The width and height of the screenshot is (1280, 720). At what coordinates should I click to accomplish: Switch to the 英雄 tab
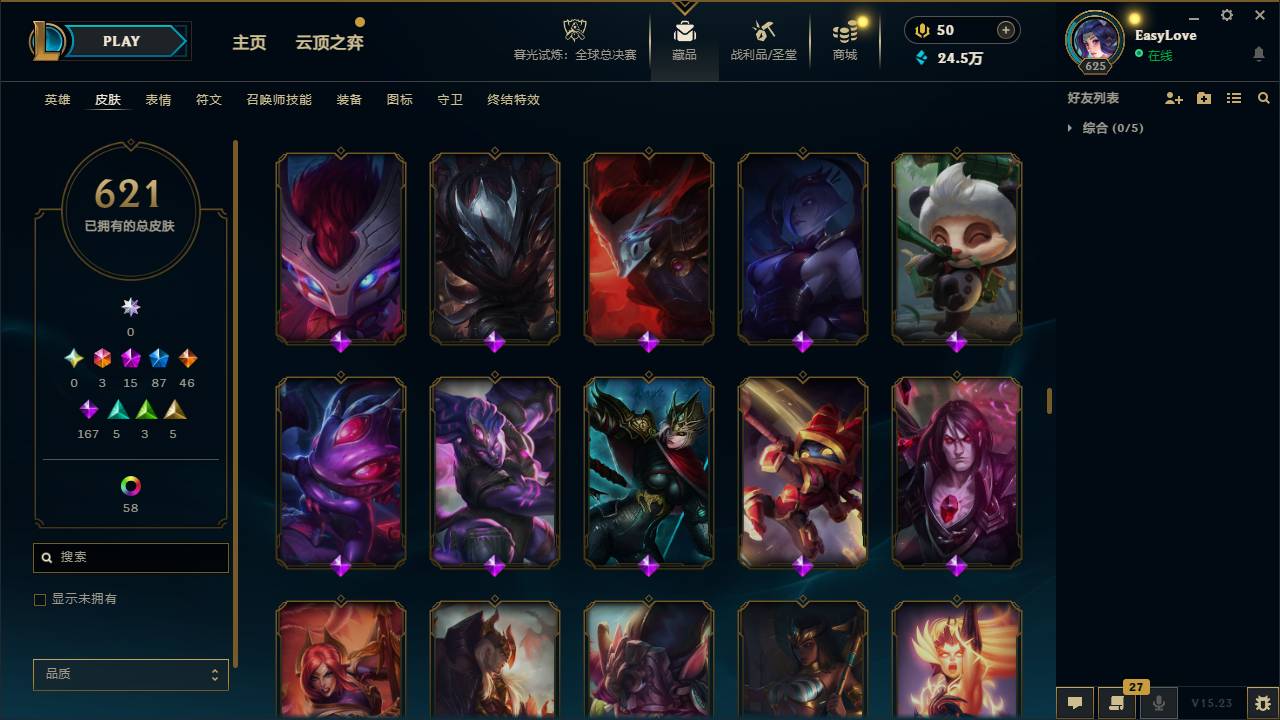(x=57, y=100)
